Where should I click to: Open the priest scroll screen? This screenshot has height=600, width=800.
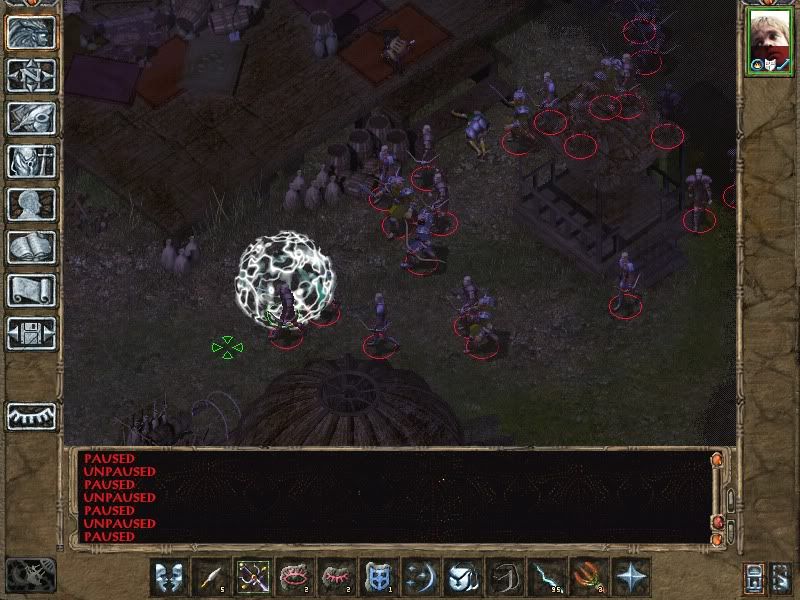point(32,290)
